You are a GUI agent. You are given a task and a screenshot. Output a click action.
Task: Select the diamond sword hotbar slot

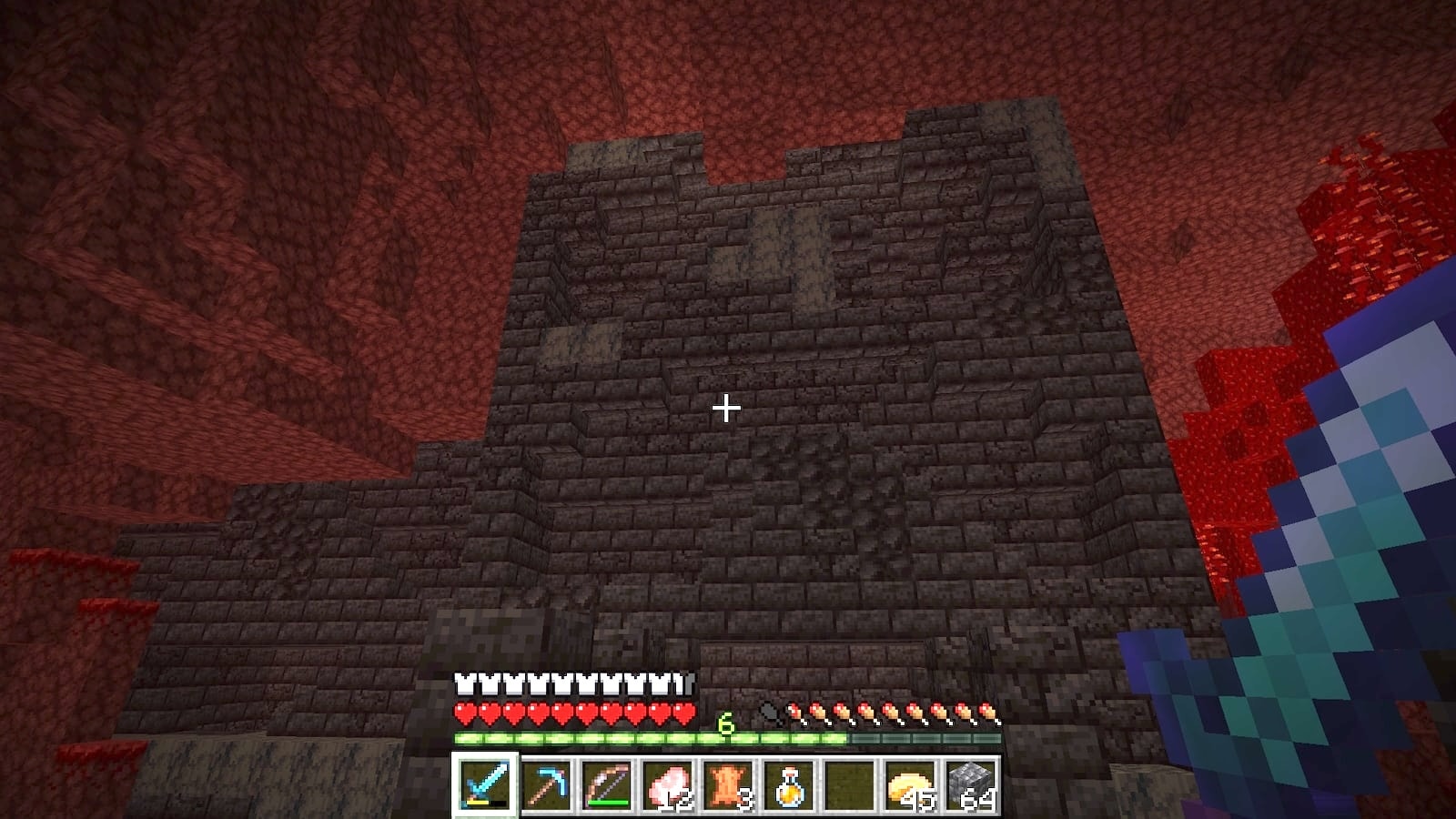tap(485, 784)
